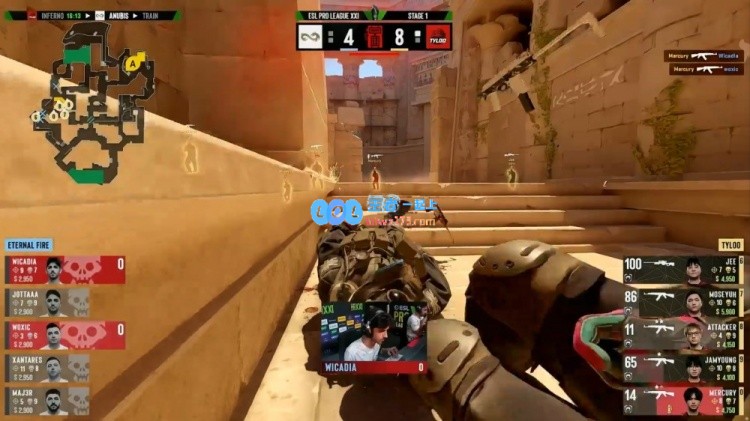
Task: Click the TYLOO team name header
Action: click(731, 245)
